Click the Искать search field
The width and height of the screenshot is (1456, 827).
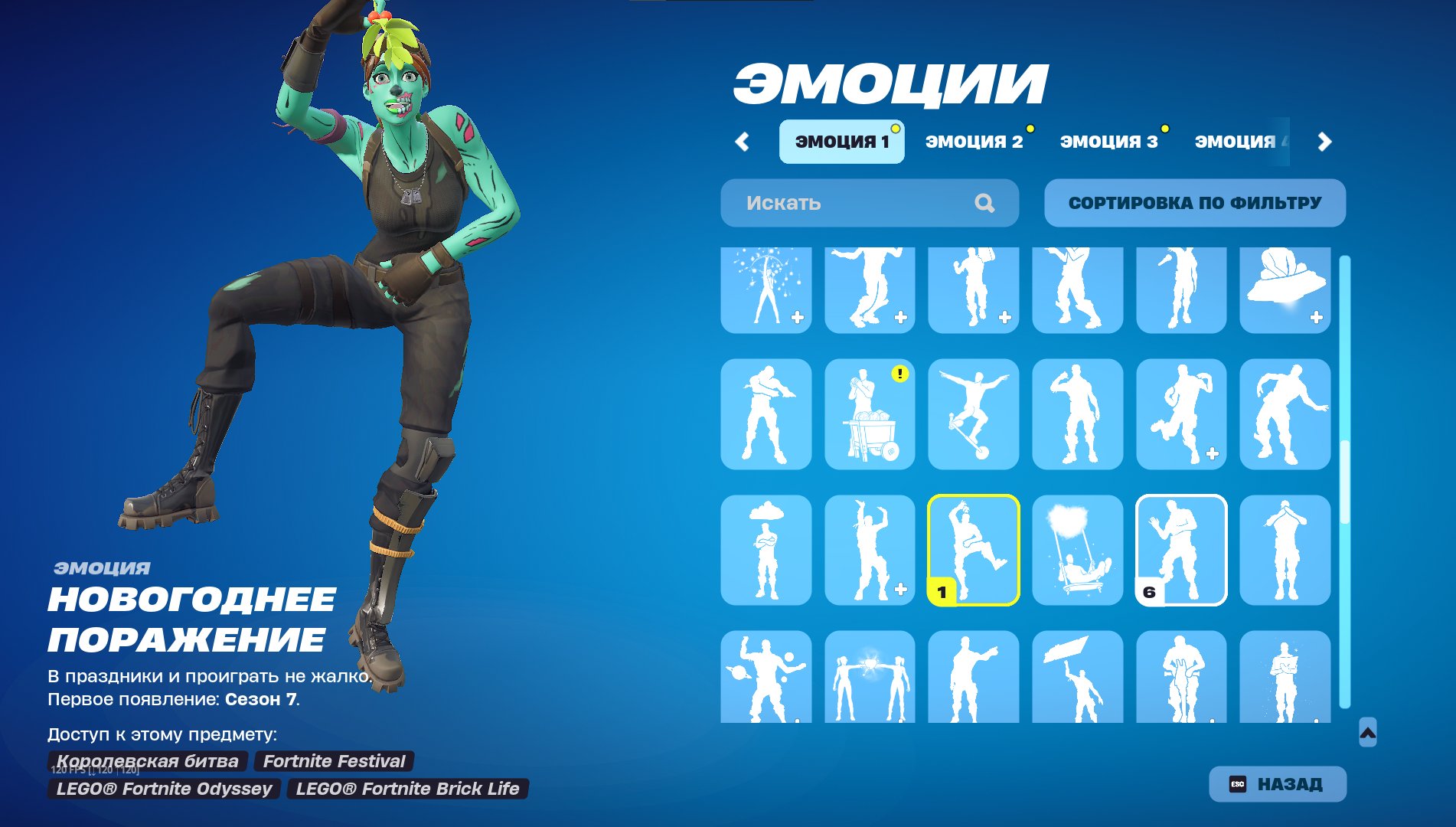pyautogui.click(x=842, y=203)
